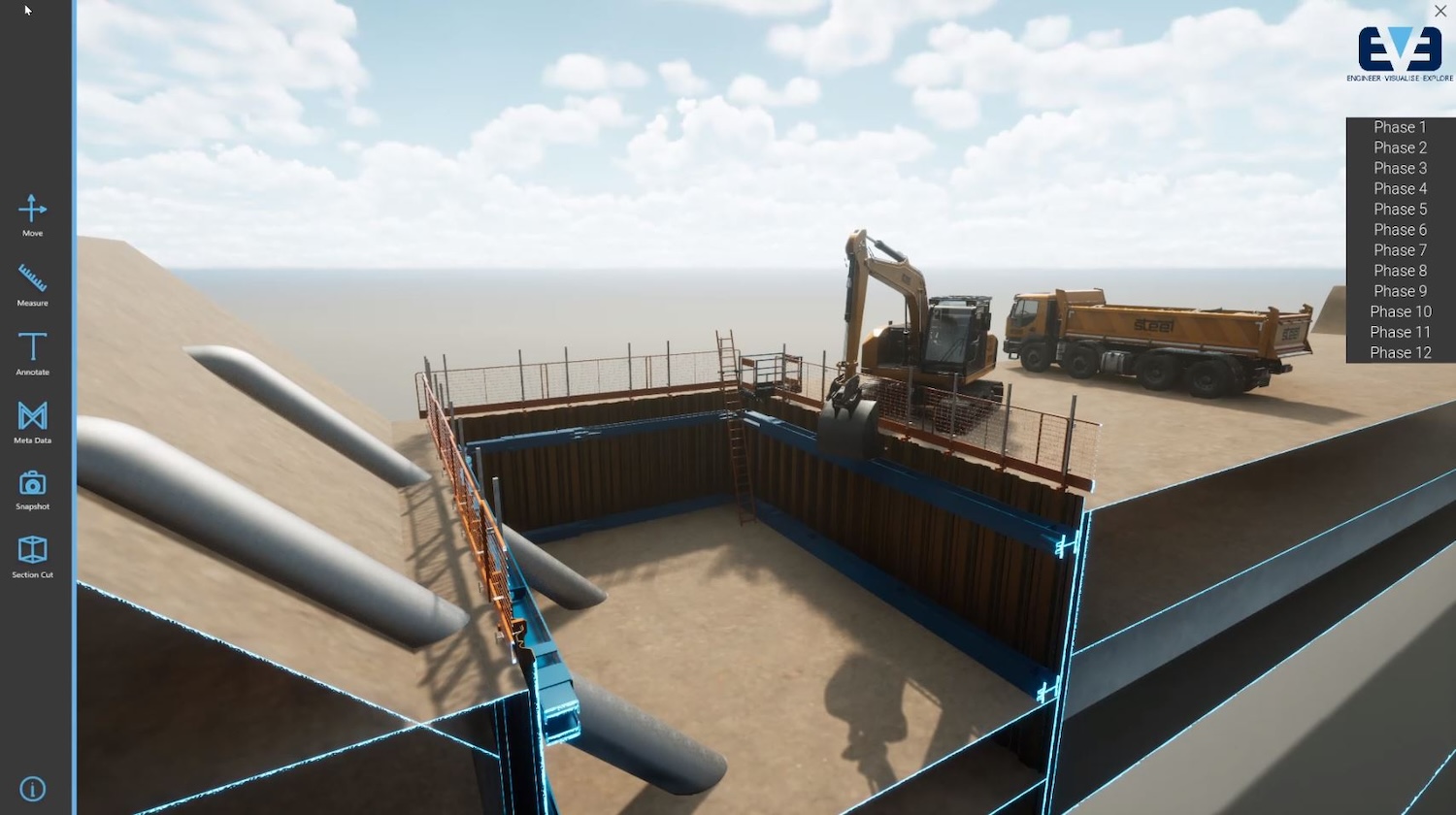Viewport: 1456px width, 815px height.
Task: Display Phase 6
Action: [1399, 229]
